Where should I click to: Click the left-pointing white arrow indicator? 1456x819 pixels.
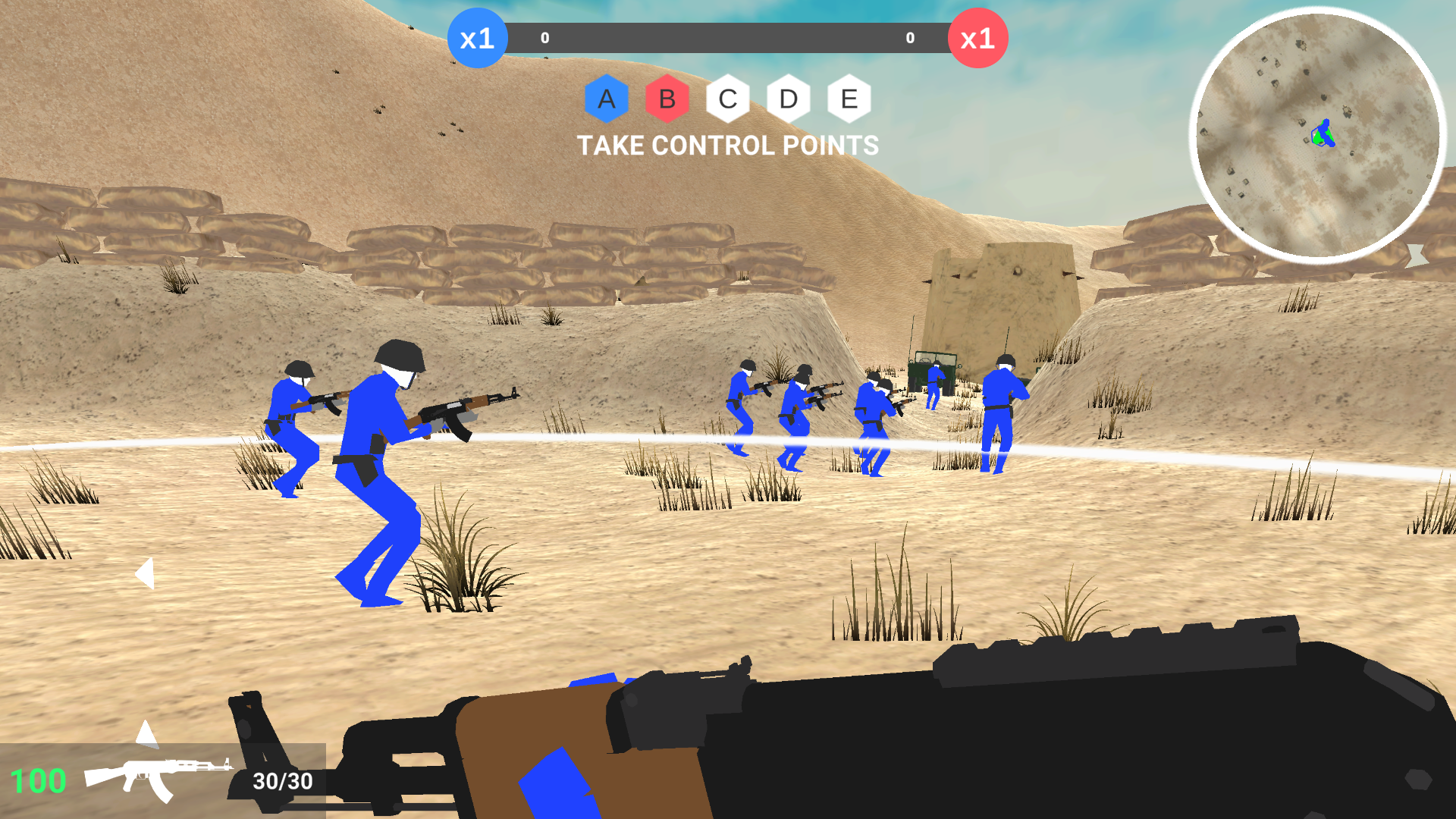(146, 574)
